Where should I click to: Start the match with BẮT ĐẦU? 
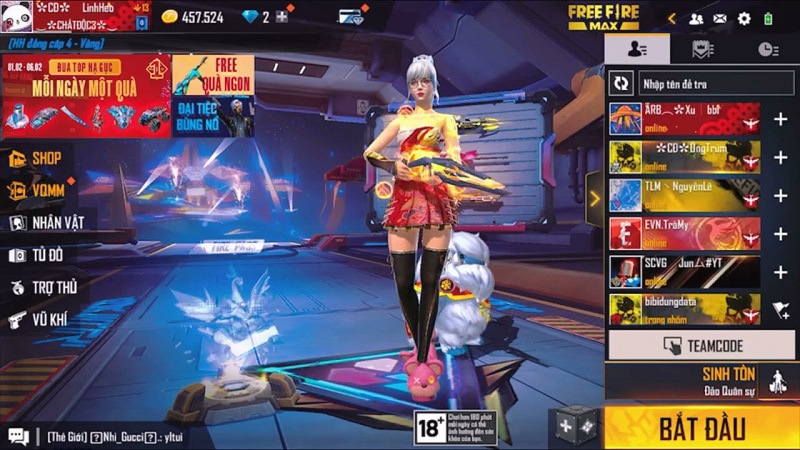point(701,428)
